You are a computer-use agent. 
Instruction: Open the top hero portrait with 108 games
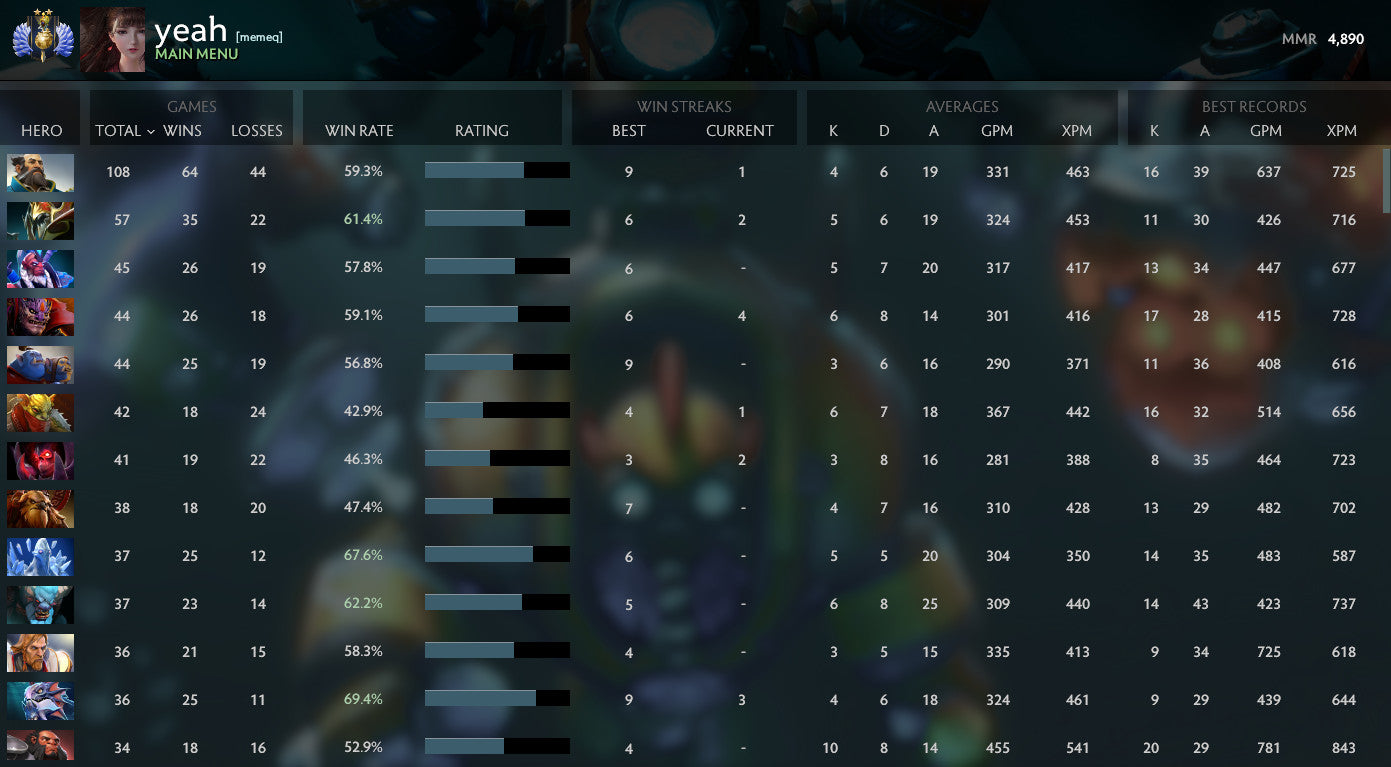[x=40, y=172]
